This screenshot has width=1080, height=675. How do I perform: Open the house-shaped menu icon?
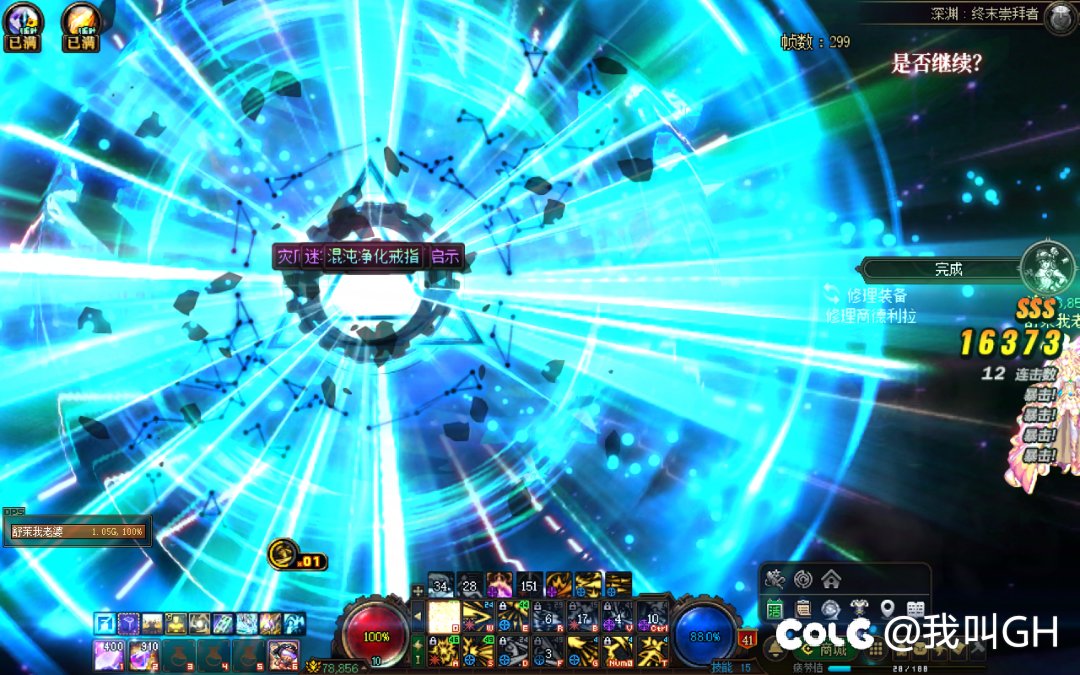point(831,579)
